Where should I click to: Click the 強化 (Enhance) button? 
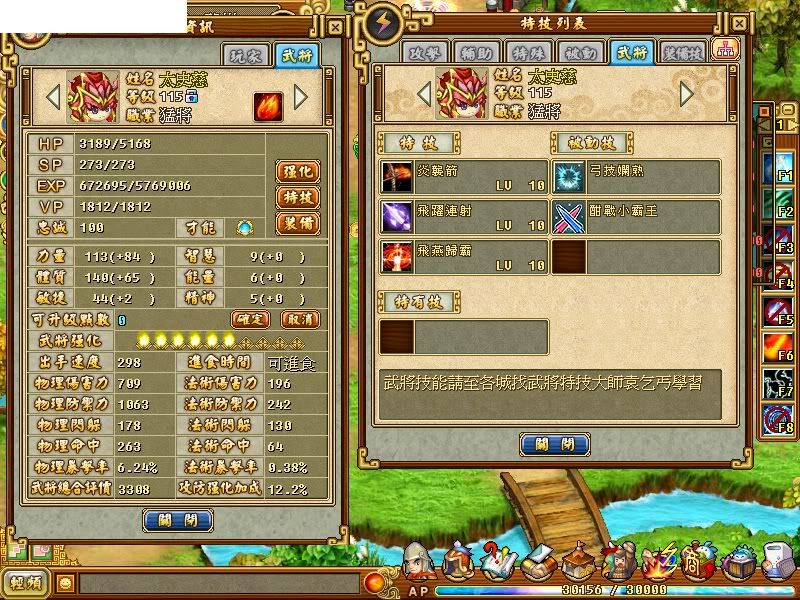pyautogui.click(x=296, y=171)
